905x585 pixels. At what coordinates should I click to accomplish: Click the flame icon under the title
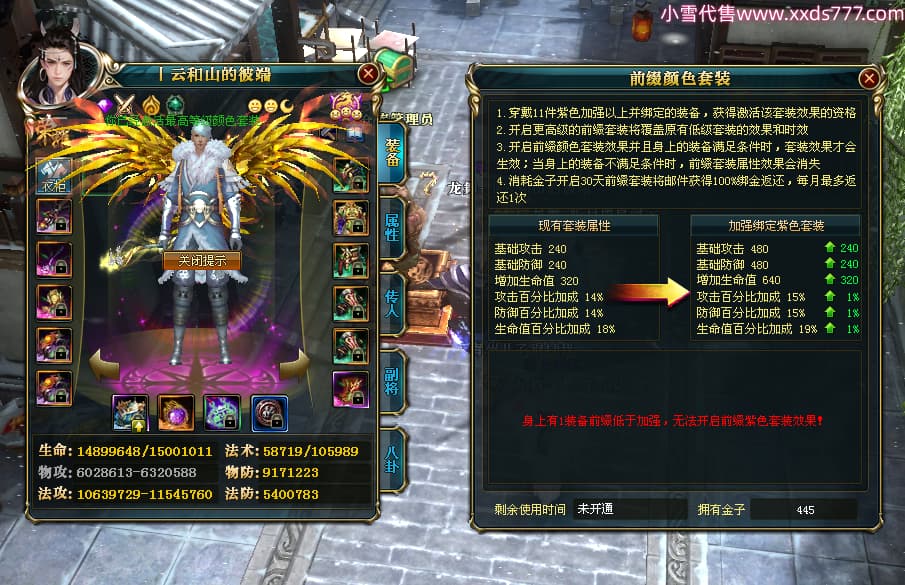click(x=151, y=104)
